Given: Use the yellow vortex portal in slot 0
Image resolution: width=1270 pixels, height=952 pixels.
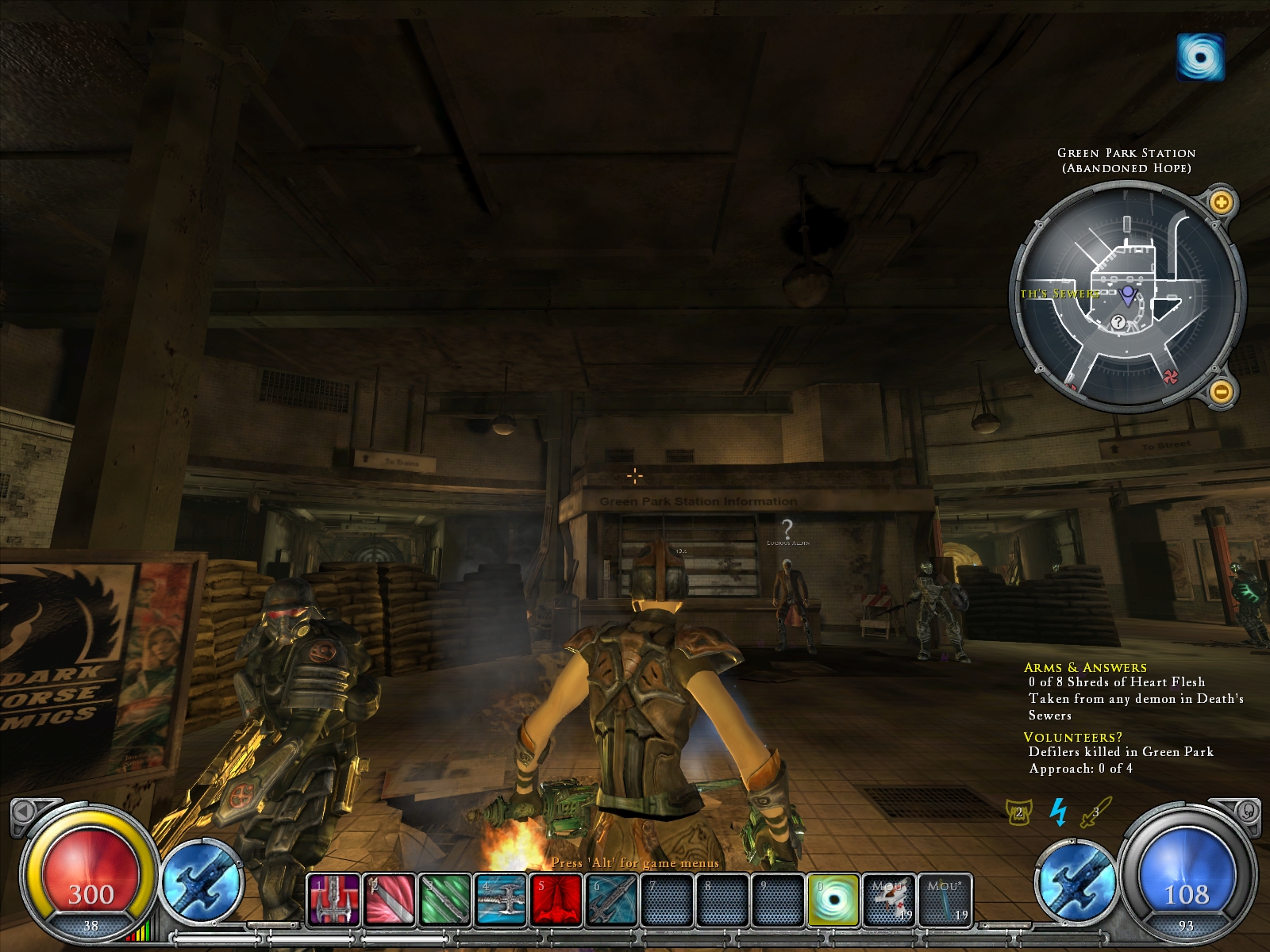Looking at the screenshot, I should click(833, 900).
